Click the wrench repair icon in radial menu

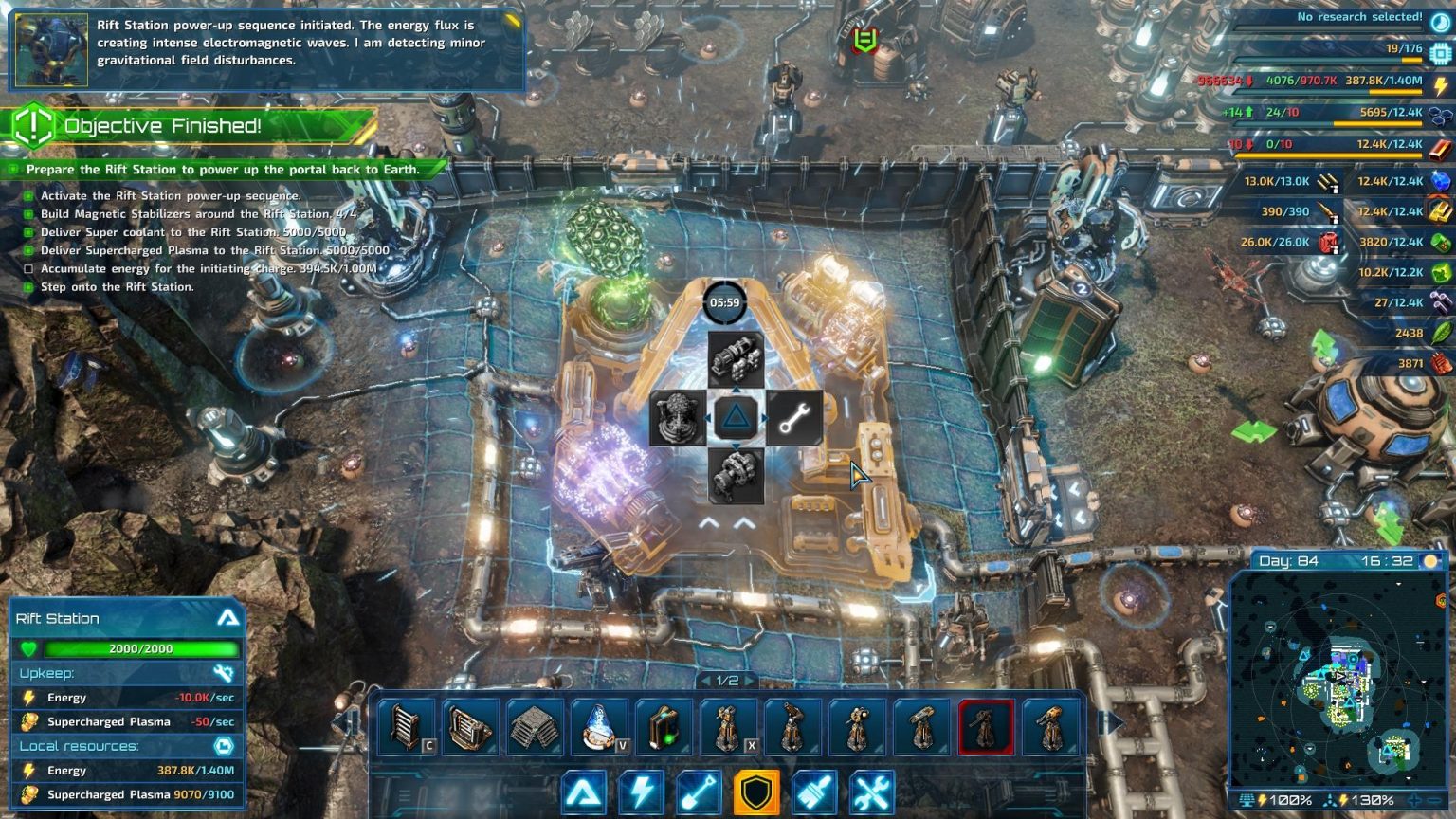[792, 419]
